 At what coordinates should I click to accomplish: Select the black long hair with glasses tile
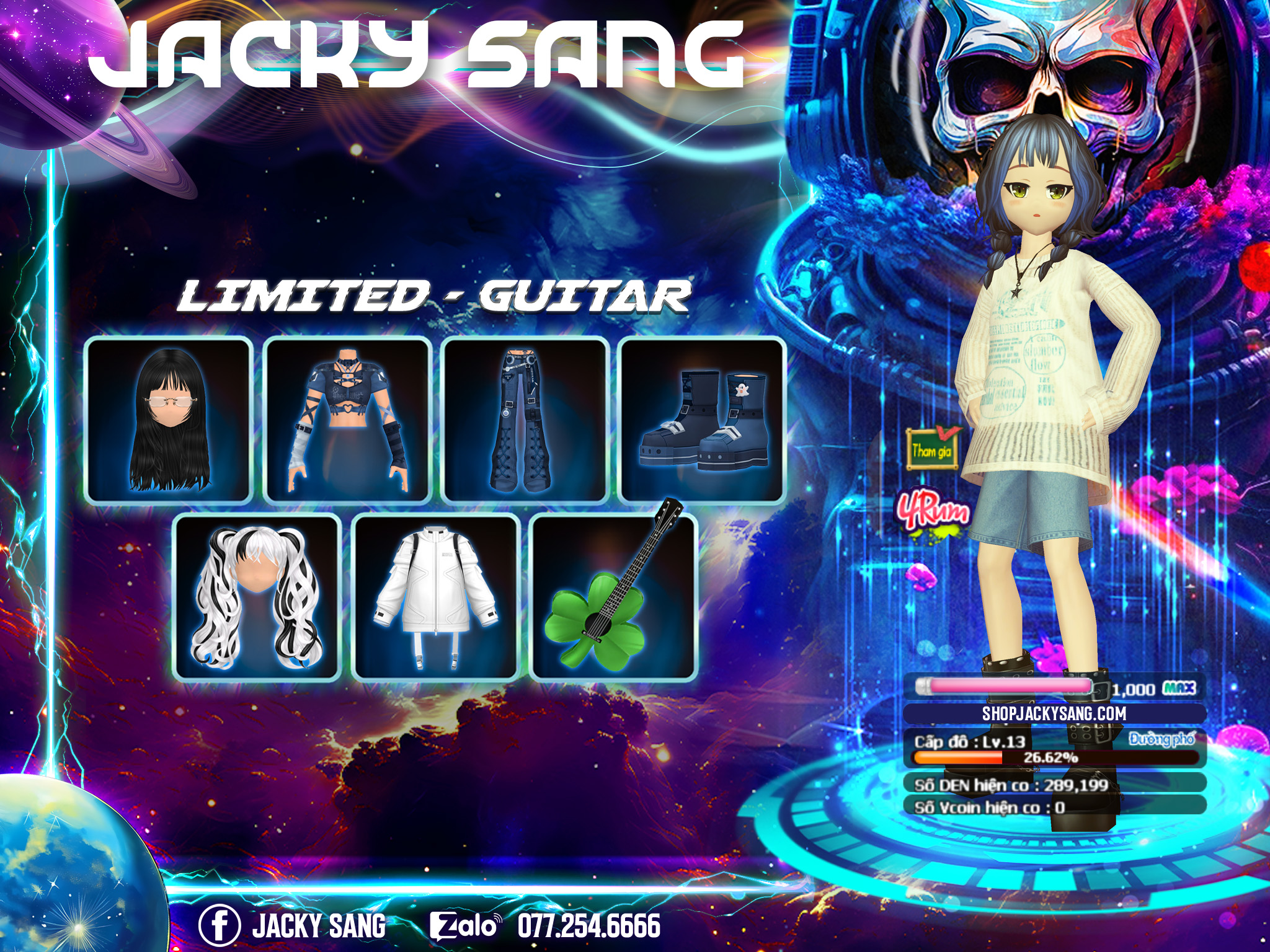click(x=169, y=420)
